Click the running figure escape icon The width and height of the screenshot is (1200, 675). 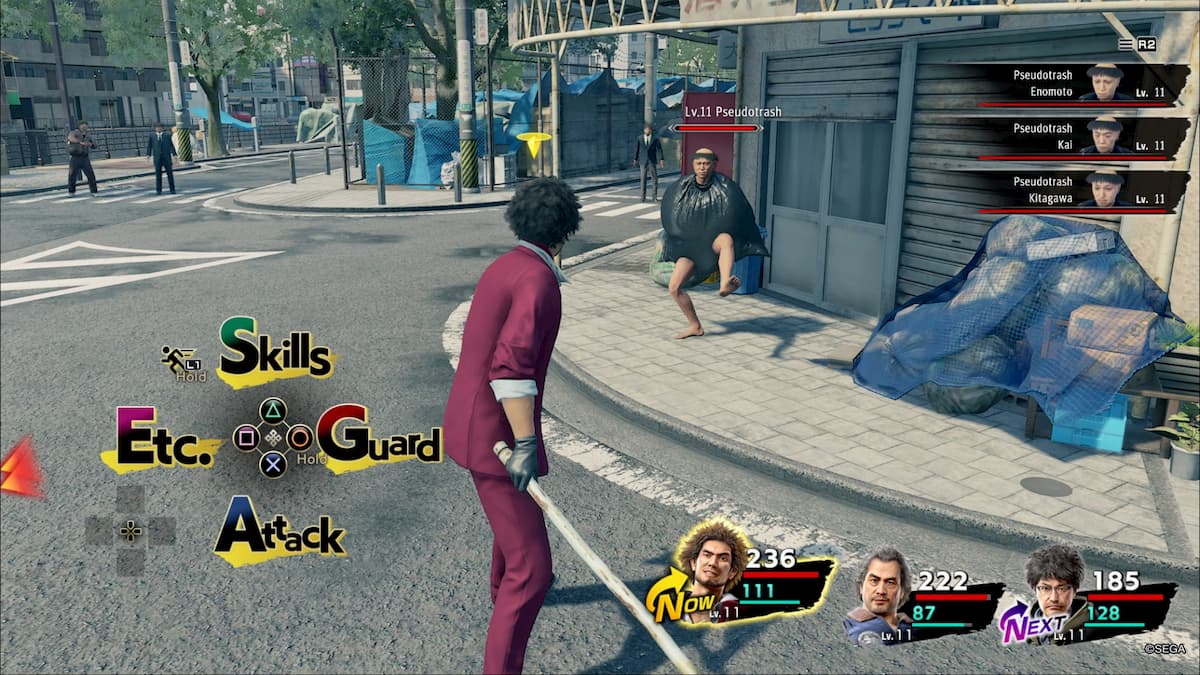pyautogui.click(x=179, y=360)
